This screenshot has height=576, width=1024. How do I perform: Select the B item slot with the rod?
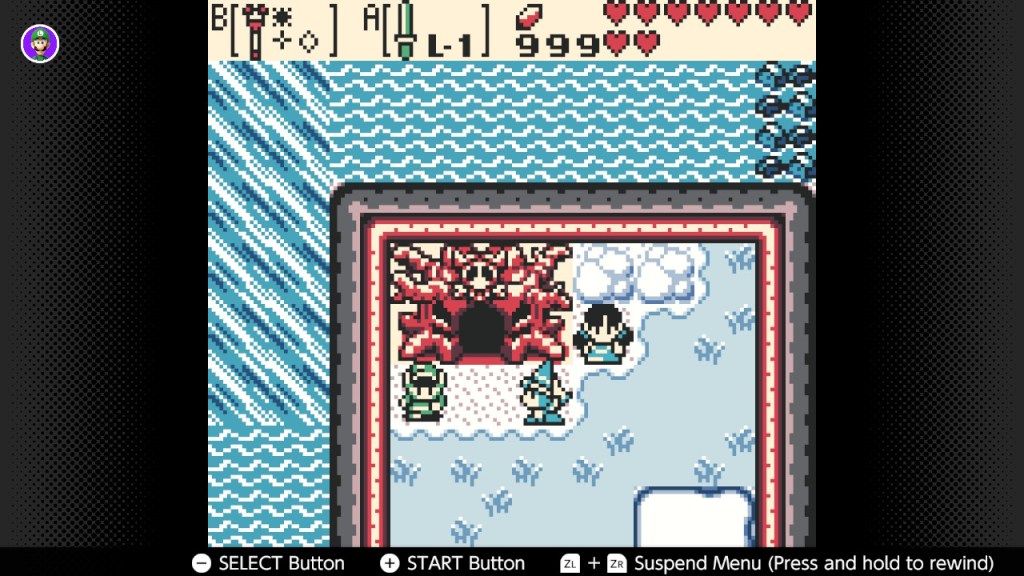[x=276, y=30]
